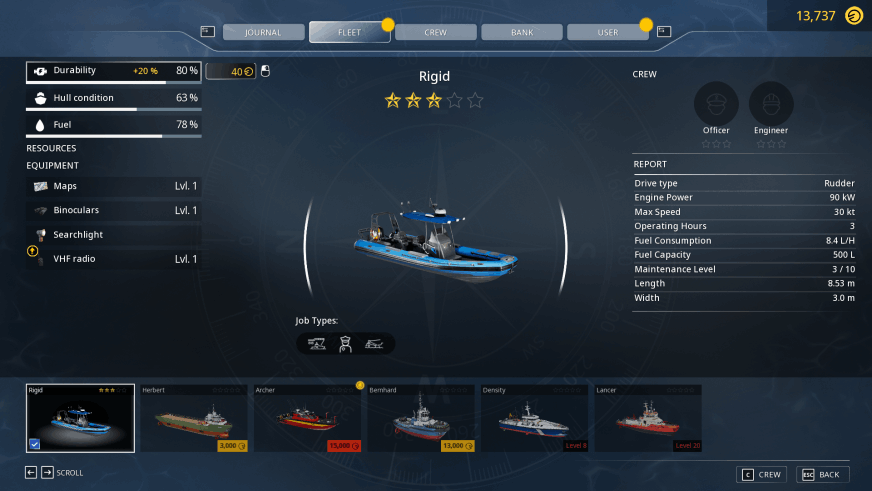This screenshot has width=872, height=491.
Task: Switch to the Bank tab
Action: 521,32
